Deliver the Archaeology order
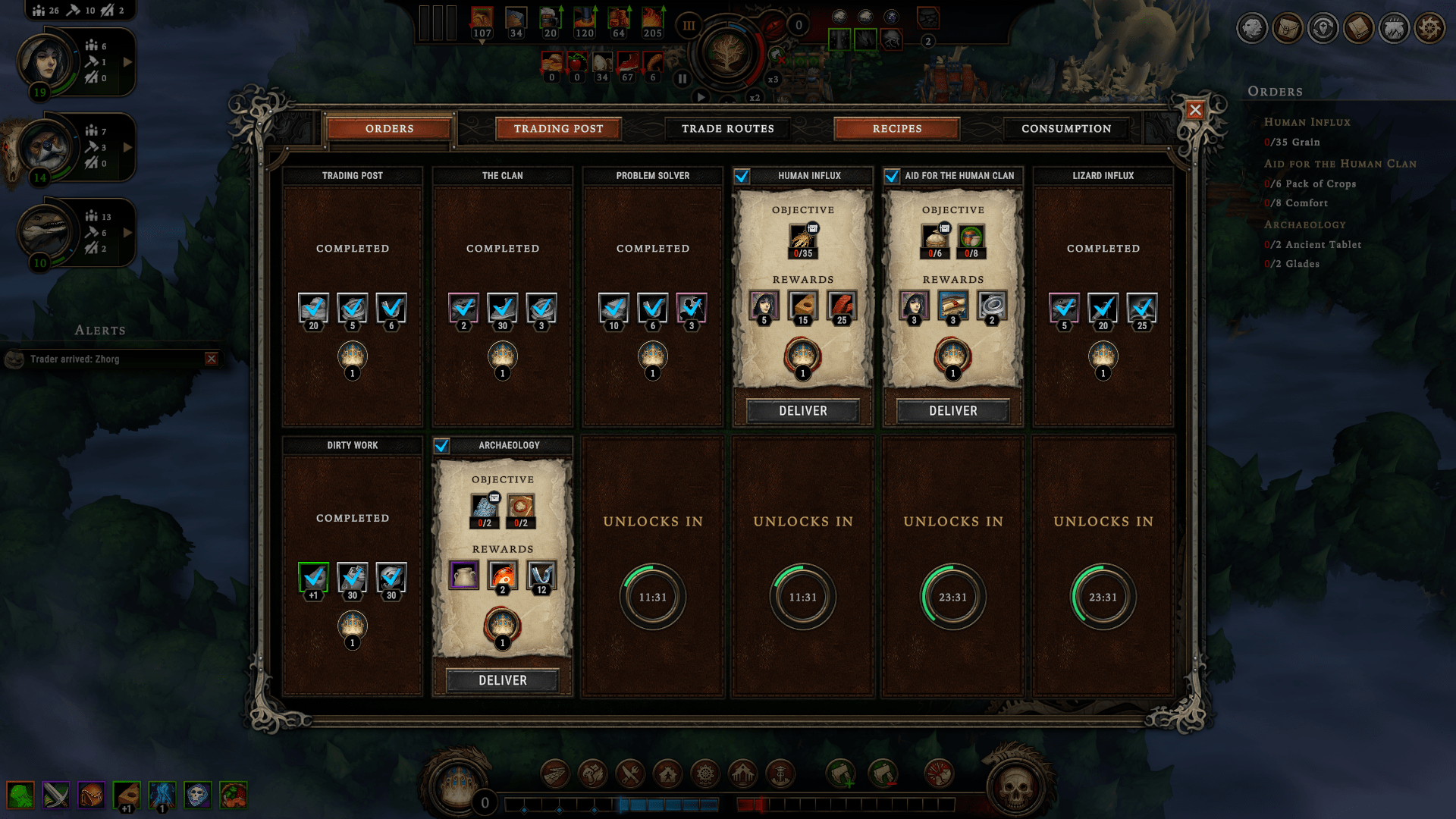Viewport: 1456px width, 819px height. tap(502, 680)
